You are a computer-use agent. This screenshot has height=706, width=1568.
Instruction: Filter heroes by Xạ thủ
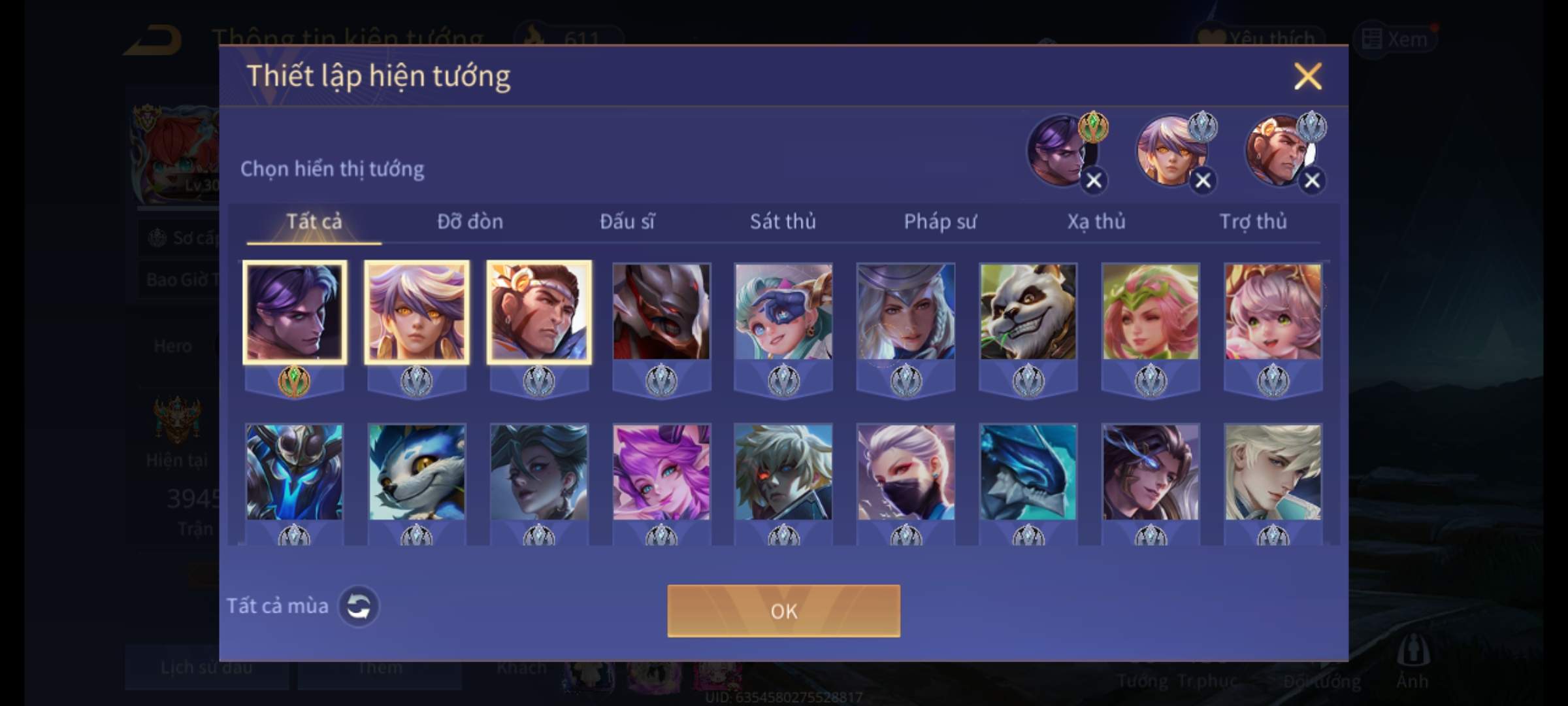1096,222
